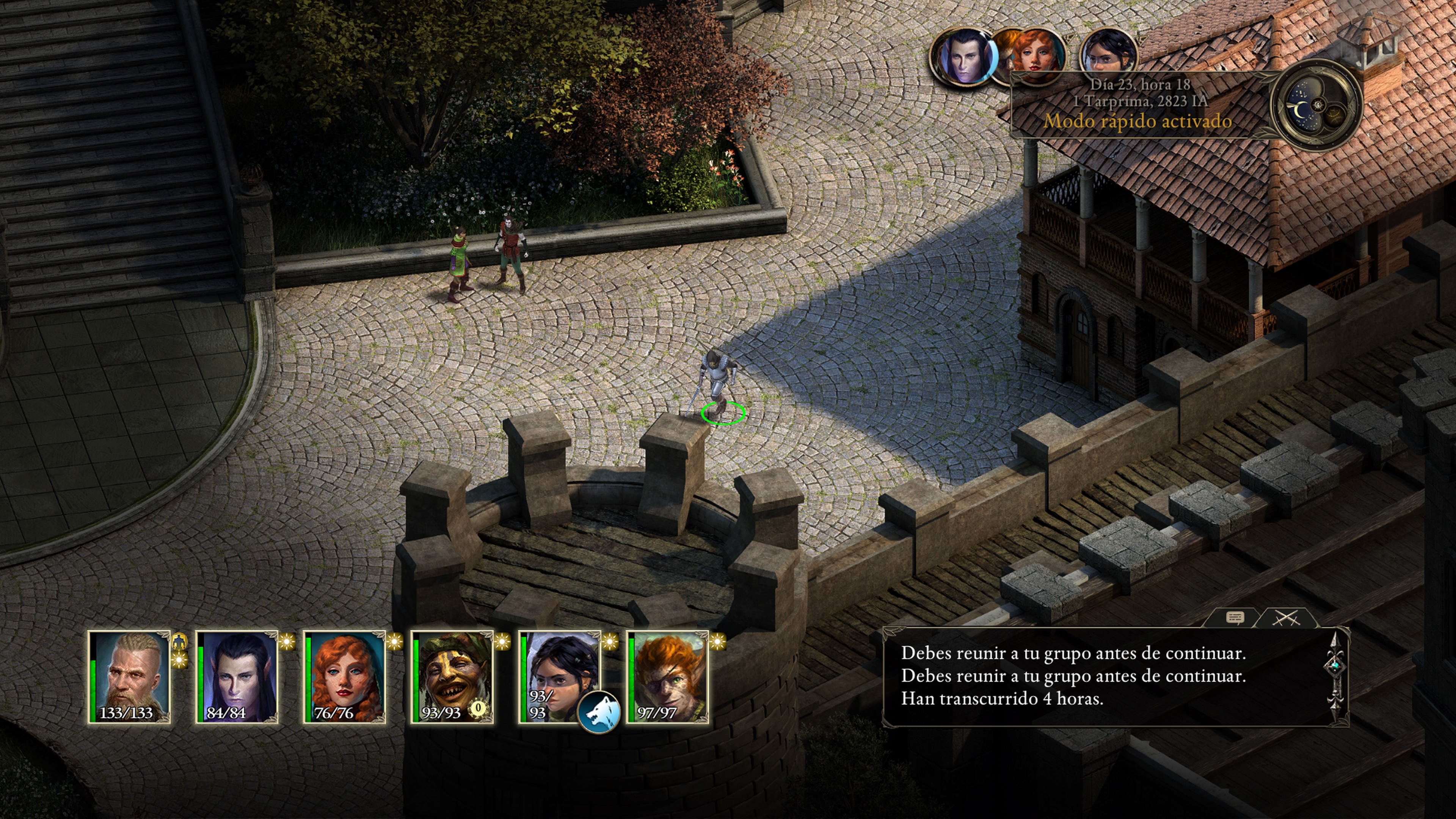Open the speech-bubble dialogue log tab
The width and height of the screenshot is (1456, 819).
click(1235, 618)
